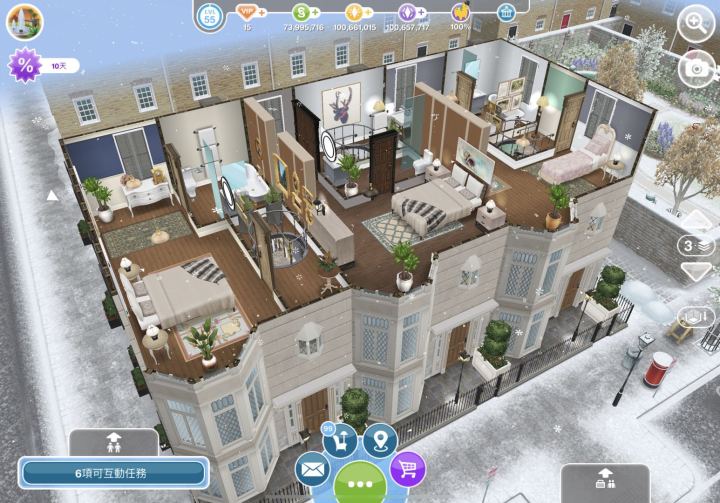Open the camera snapshot mode
The image size is (720, 503).
tap(696, 67)
